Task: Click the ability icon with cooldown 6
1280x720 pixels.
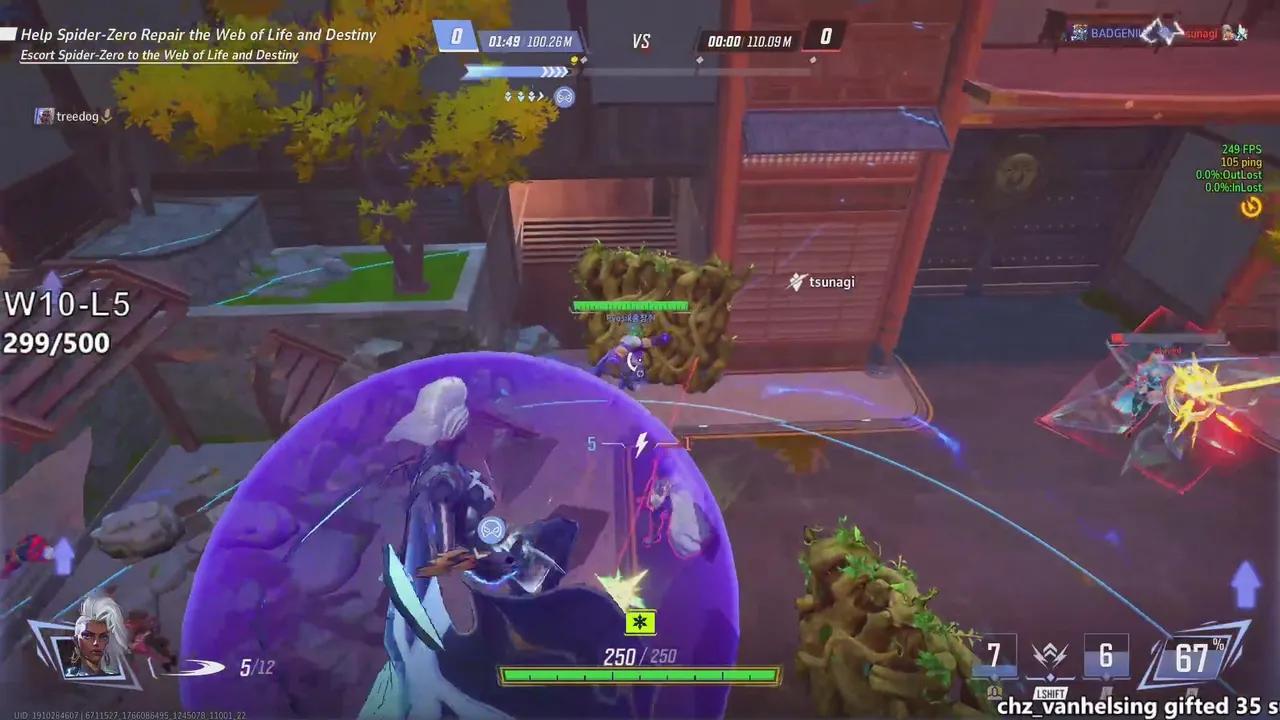Action: click(x=1106, y=657)
